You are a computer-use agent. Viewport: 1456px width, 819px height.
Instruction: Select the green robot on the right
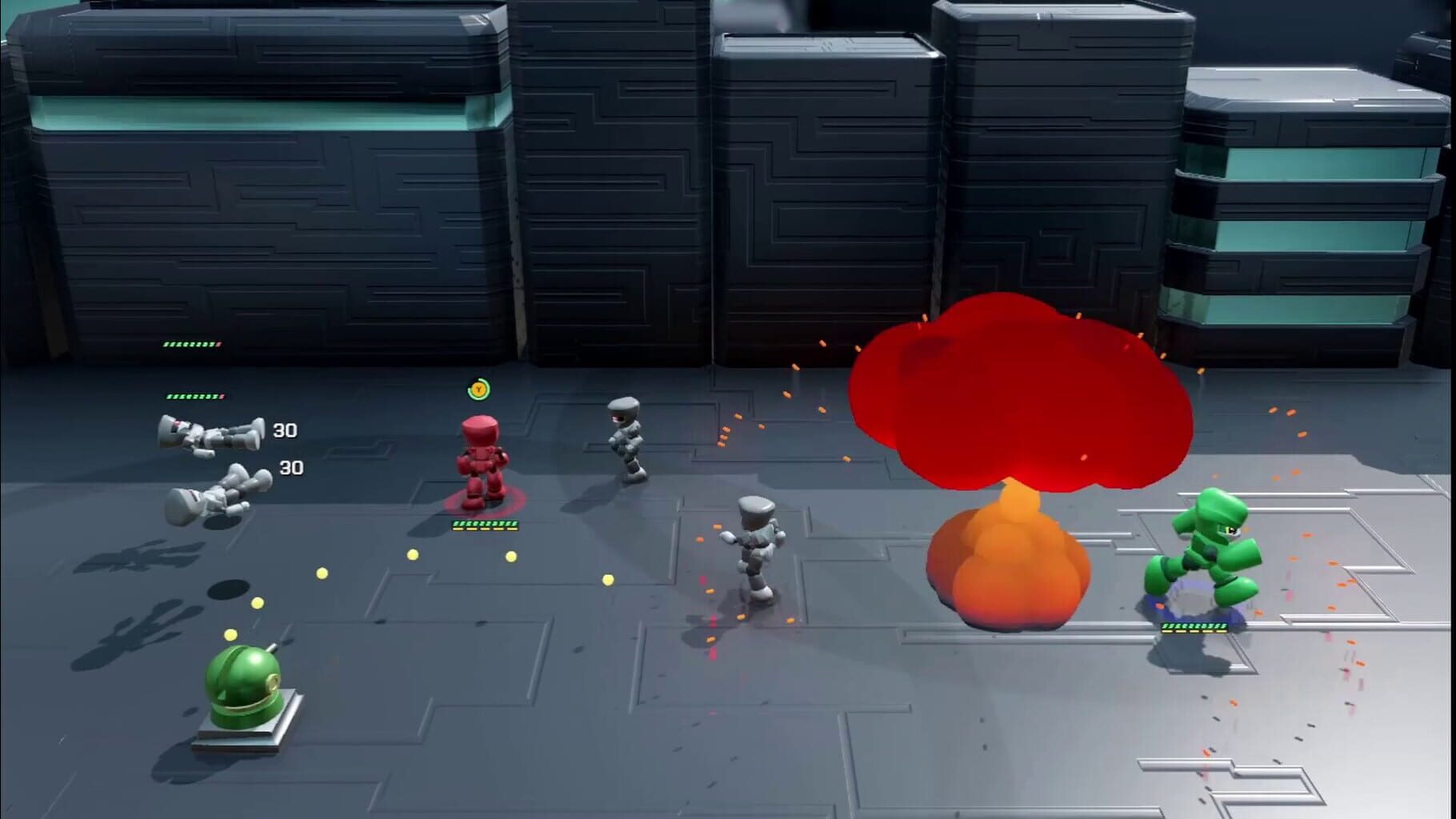pyautogui.click(x=1210, y=552)
